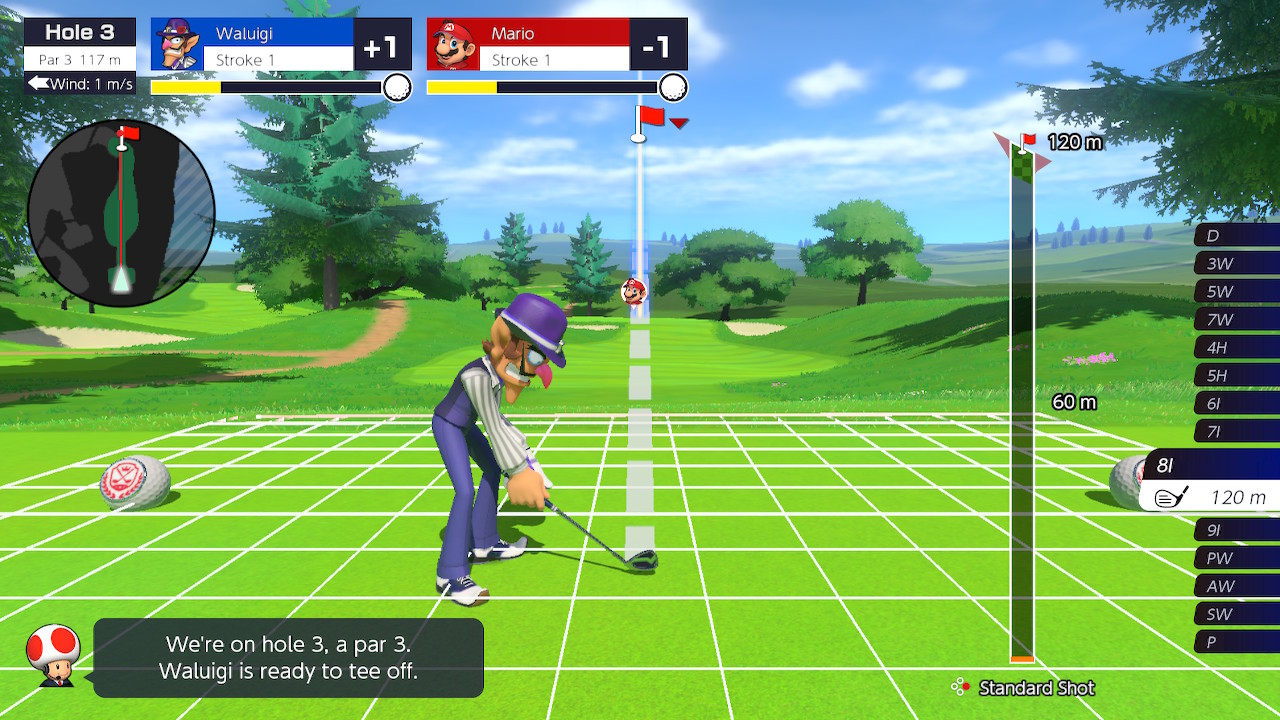Select the 6I iron
1280x720 pixels.
(x=1236, y=404)
